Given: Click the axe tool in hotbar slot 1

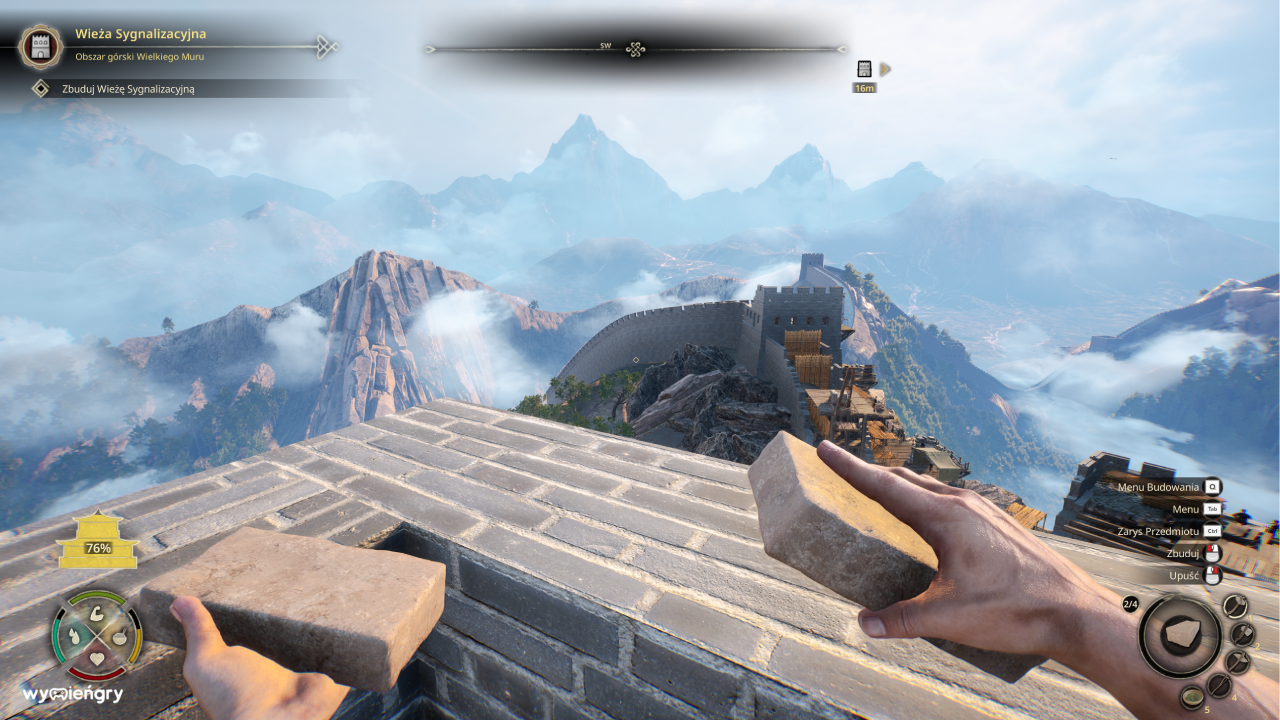Looking at the screenshot, I should tap(1234, 606).
